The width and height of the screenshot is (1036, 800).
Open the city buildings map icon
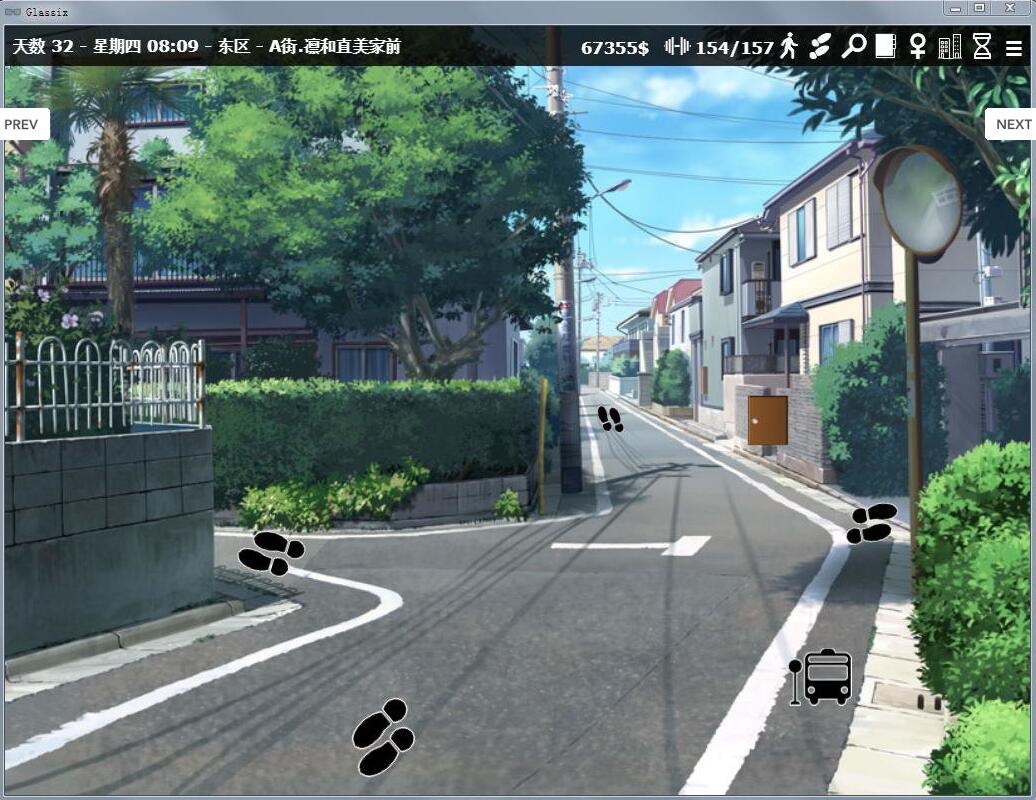click(x=949, y=46)
